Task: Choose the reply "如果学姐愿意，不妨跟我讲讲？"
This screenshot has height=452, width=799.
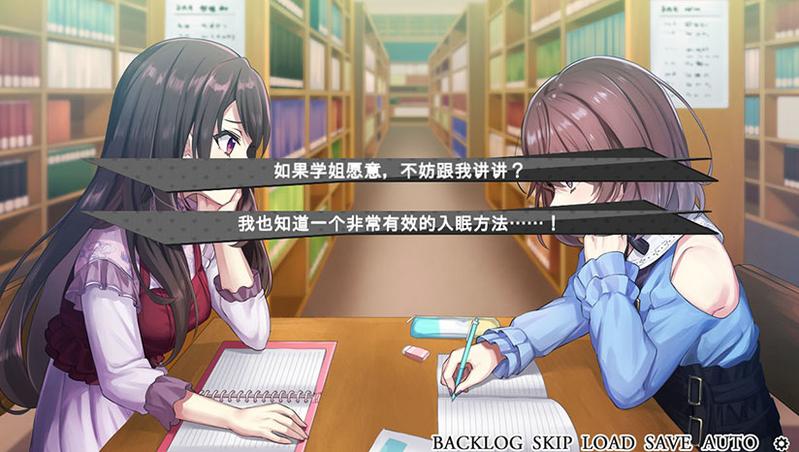Action: pyautogui.click(x=398, y=170)
